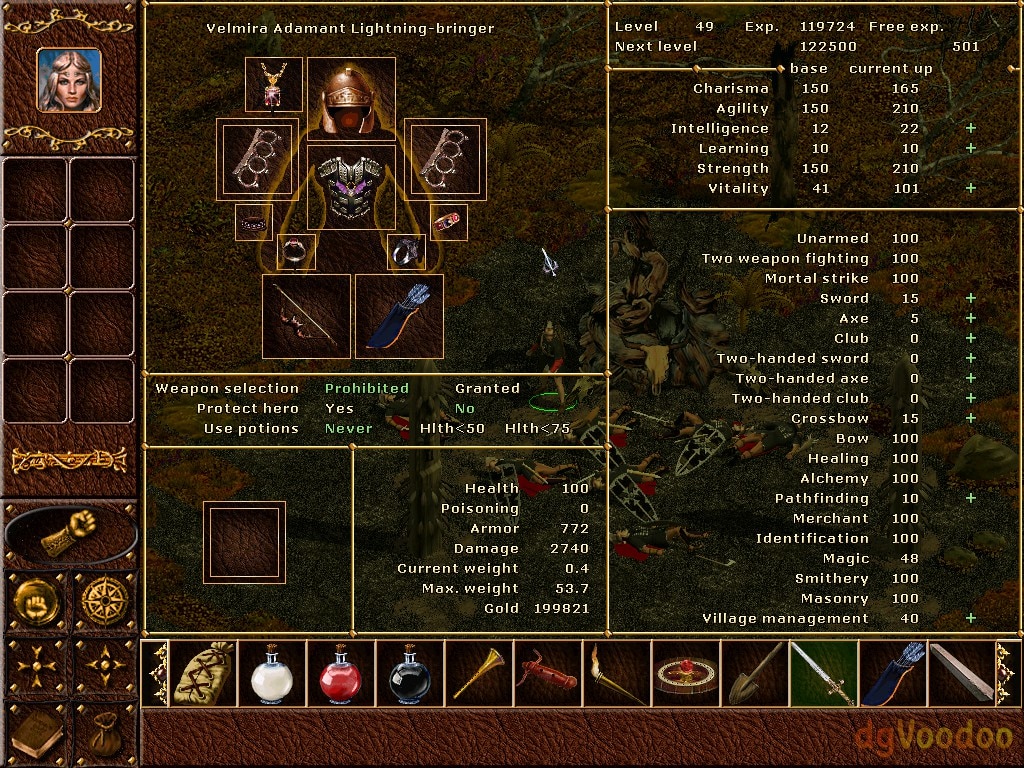This screenshot has height=768, width=1024.
Task: Choose Hlth<75 for potion use
Action: [537, 428]
